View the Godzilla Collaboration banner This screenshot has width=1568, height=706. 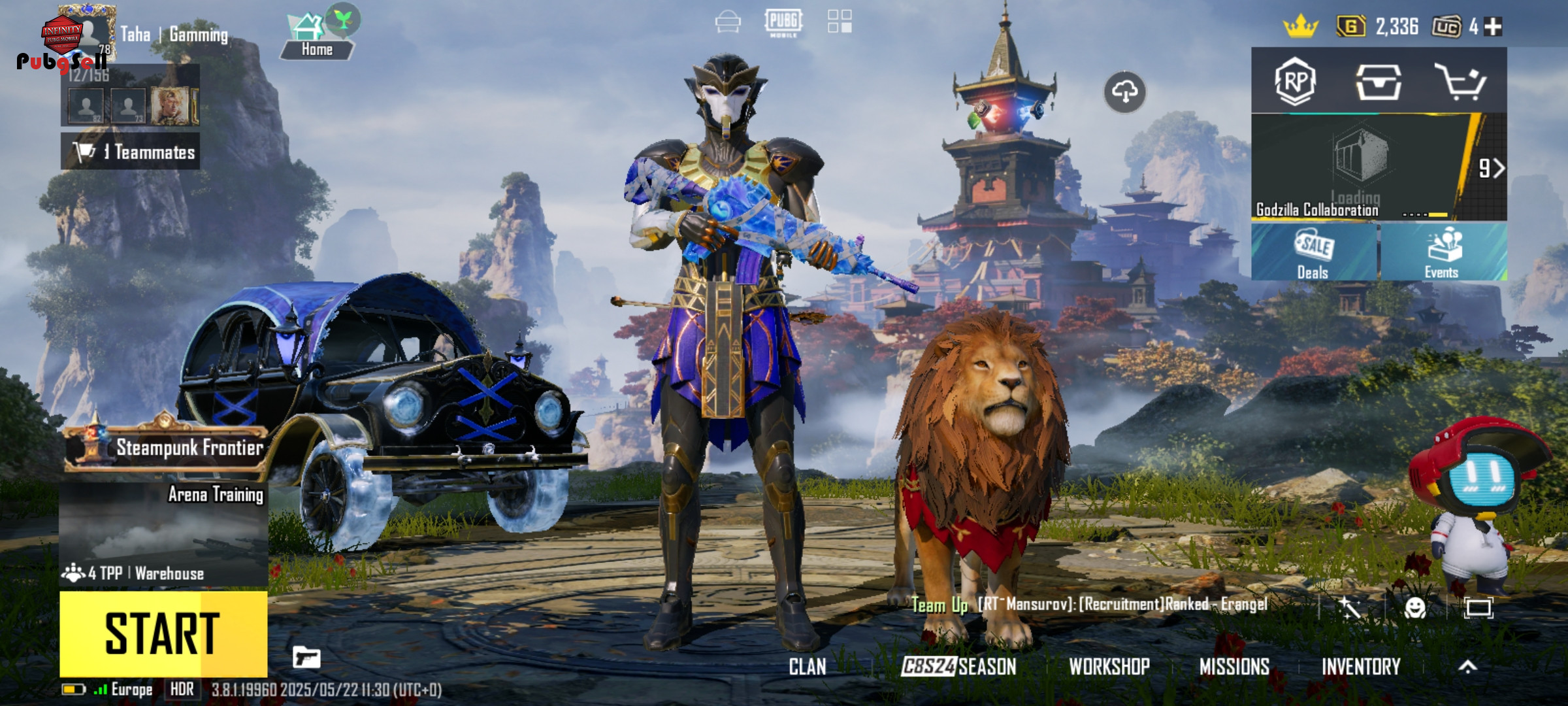pyautogui.click(x=1359, y=168)
